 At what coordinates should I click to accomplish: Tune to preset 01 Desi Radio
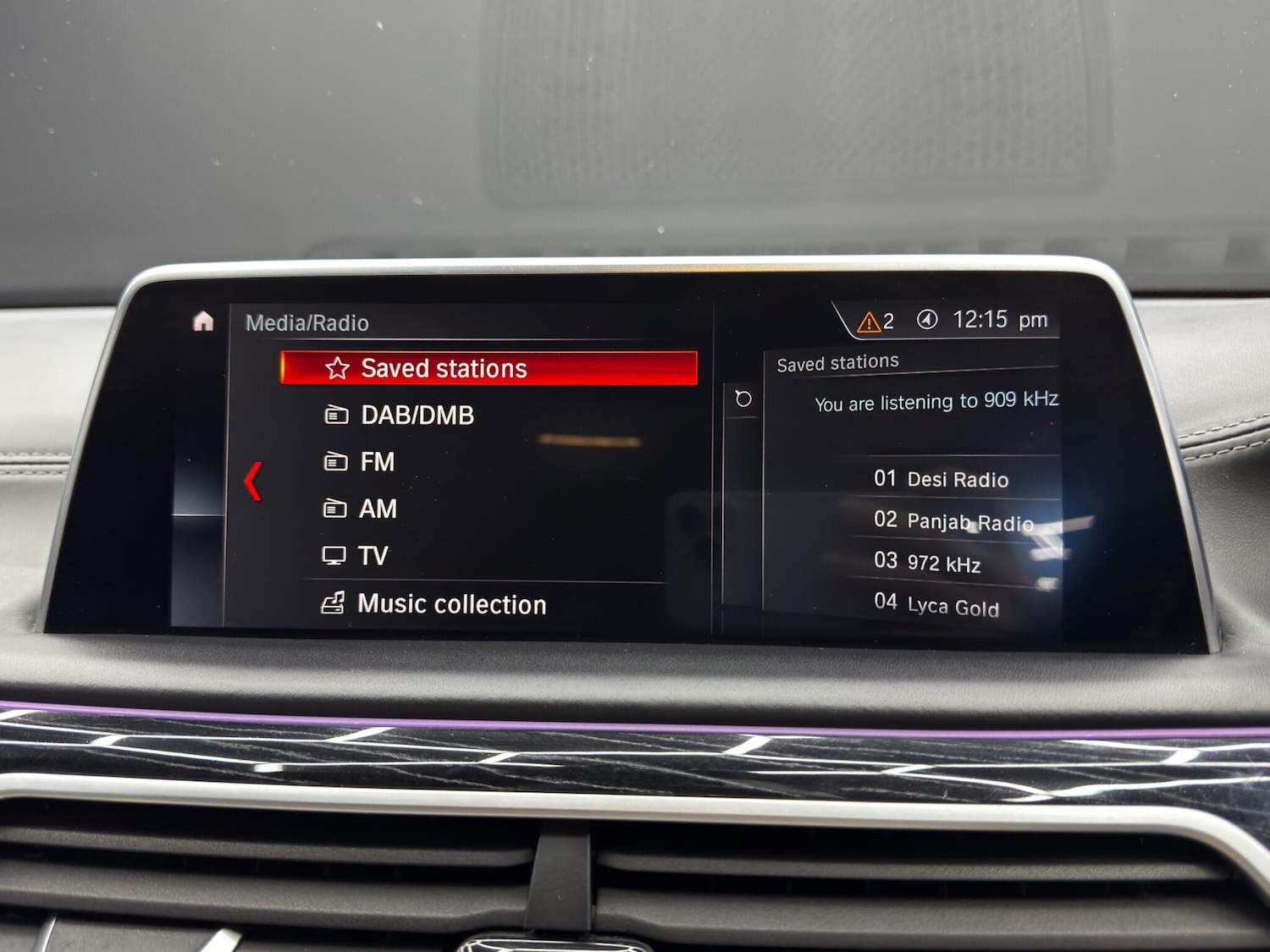coord(940,479)
